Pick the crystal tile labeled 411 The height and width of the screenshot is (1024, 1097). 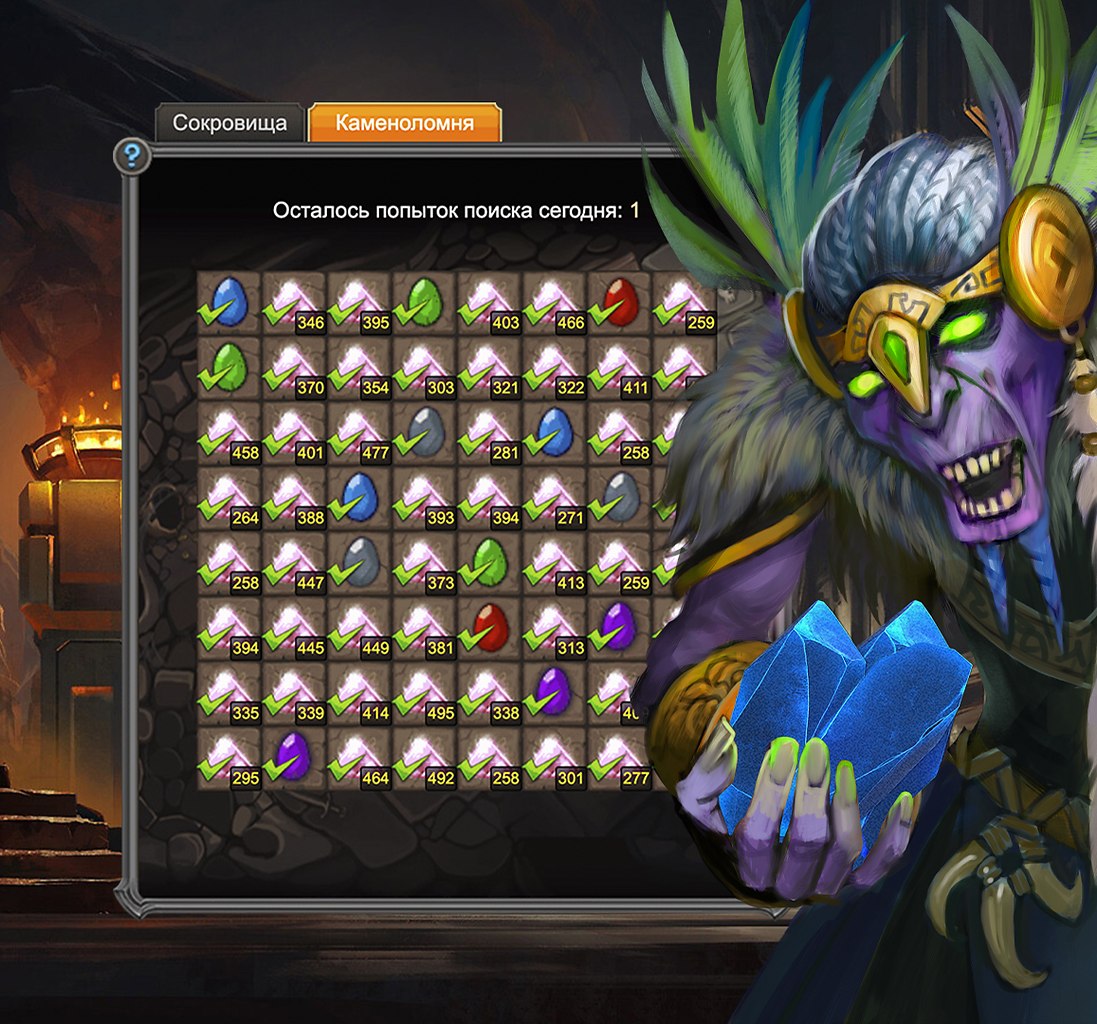click(x=620, y=368)
